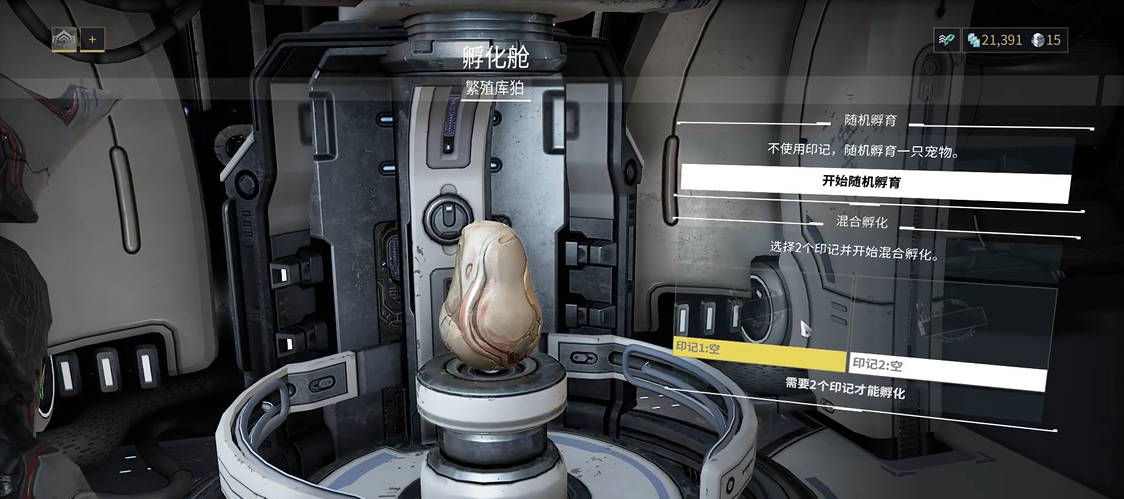This screenshot has width=1124, height=499.
Task: Click the plus button beside the profile icon
Action: point(92,39)
